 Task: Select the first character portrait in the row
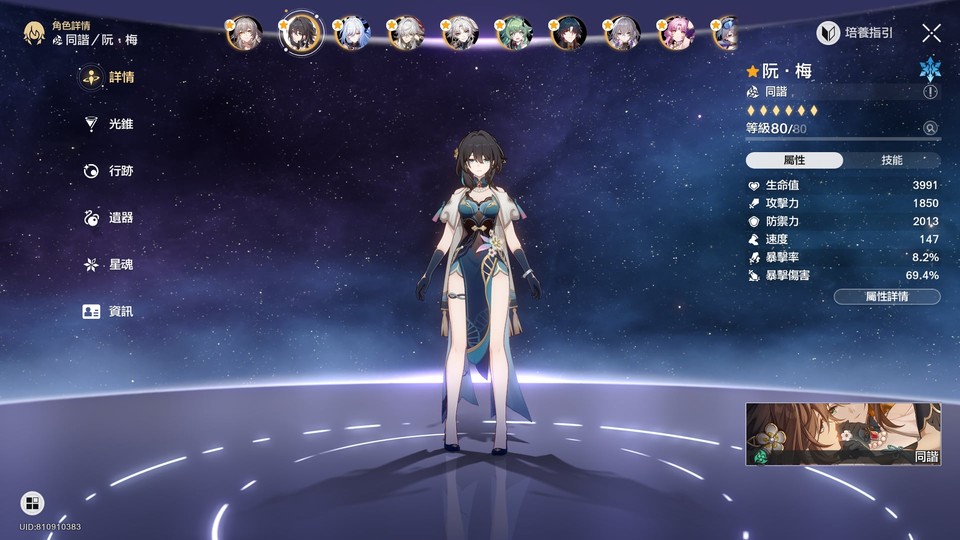(x=244, y=33)
